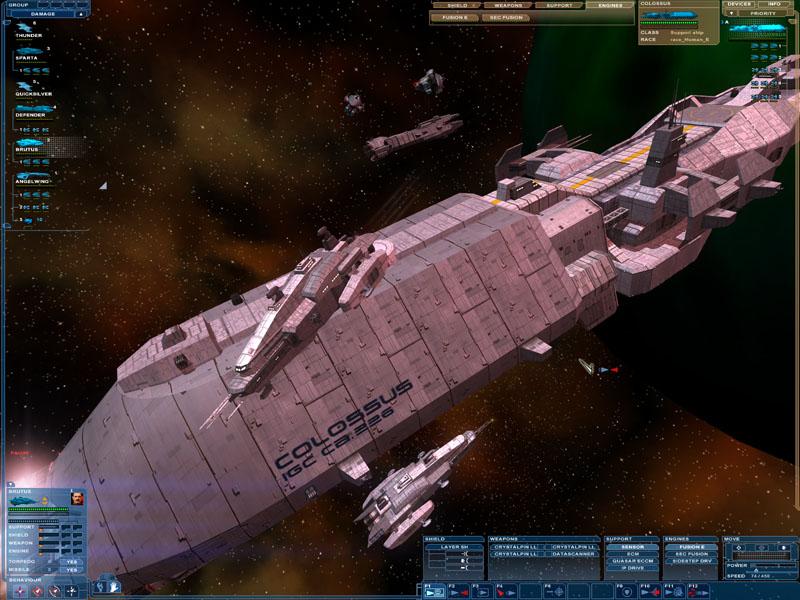Viewport: 800px width, 600px height.
Task: Activate the Quasar ECCM support device
Action: 633,561
